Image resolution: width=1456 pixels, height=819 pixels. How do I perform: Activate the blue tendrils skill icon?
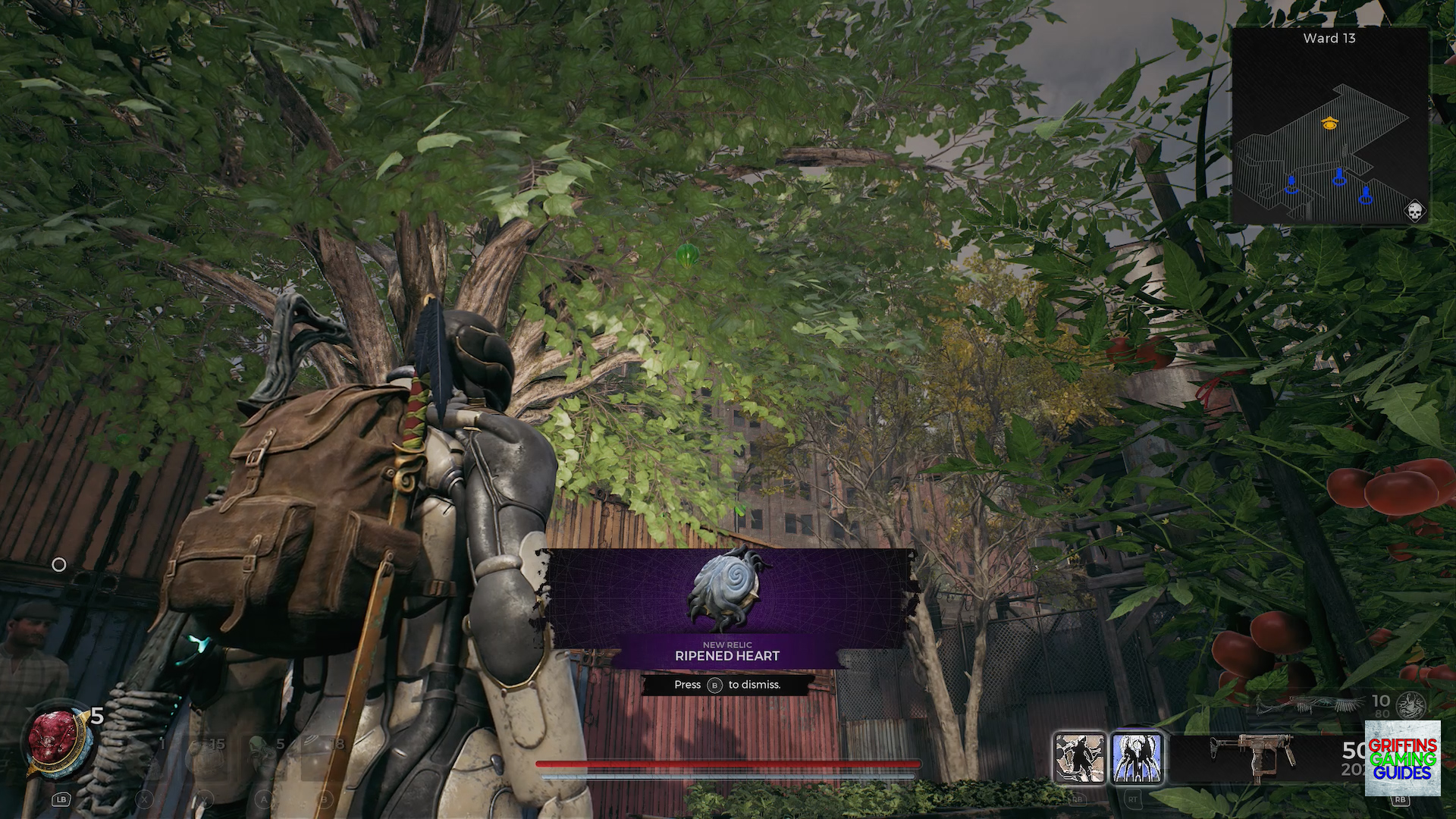coord(1137,758)
